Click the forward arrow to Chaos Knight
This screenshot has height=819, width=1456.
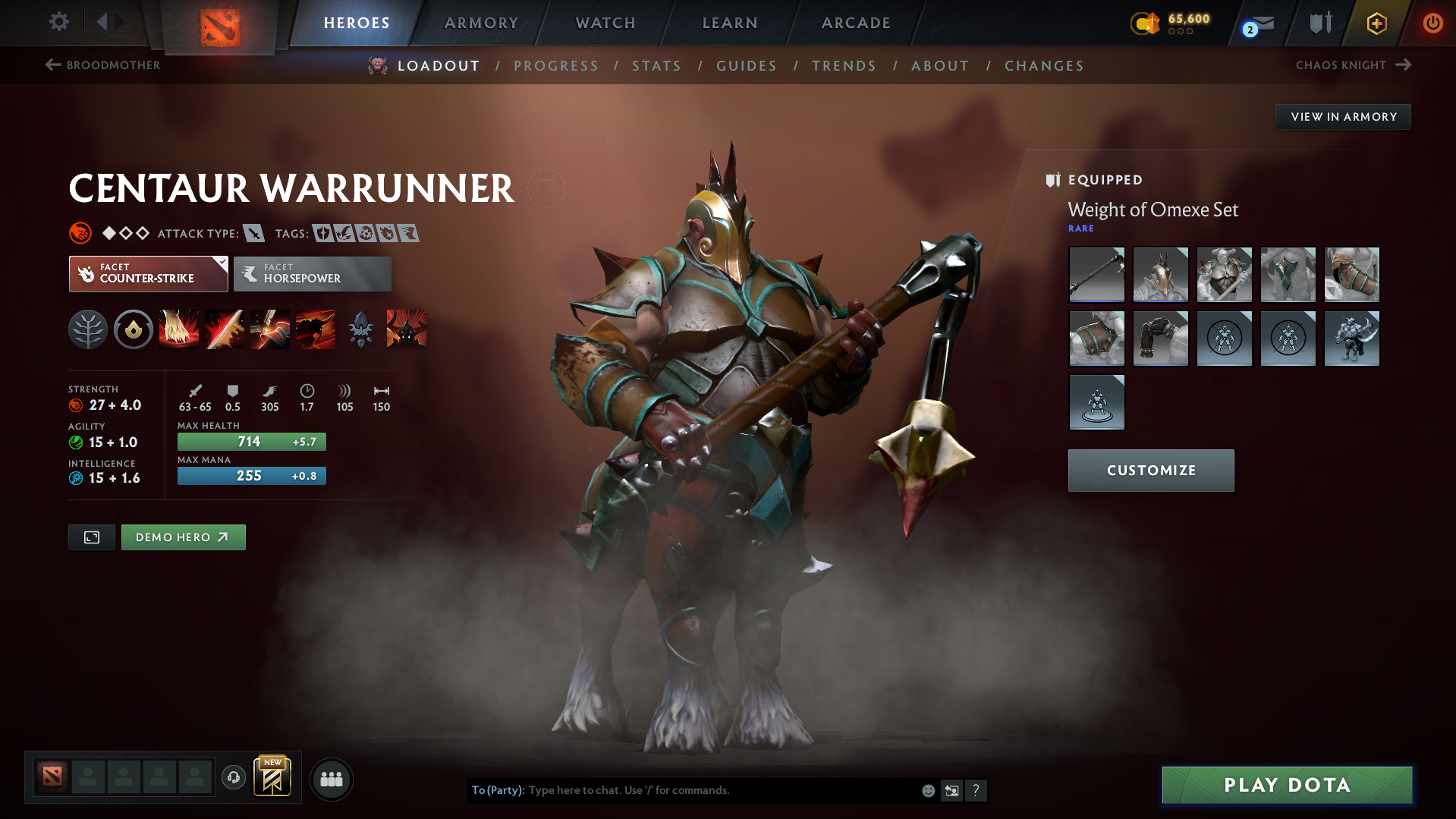click(1403, 65)
